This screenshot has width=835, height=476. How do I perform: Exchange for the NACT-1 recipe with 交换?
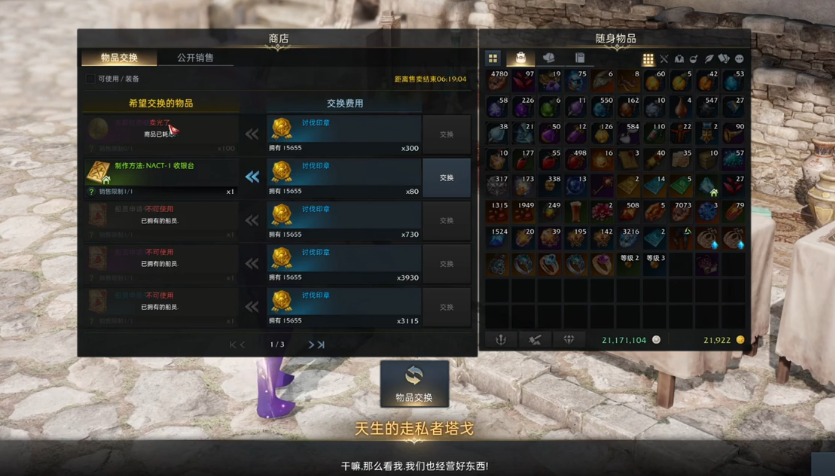pos(446,177)
